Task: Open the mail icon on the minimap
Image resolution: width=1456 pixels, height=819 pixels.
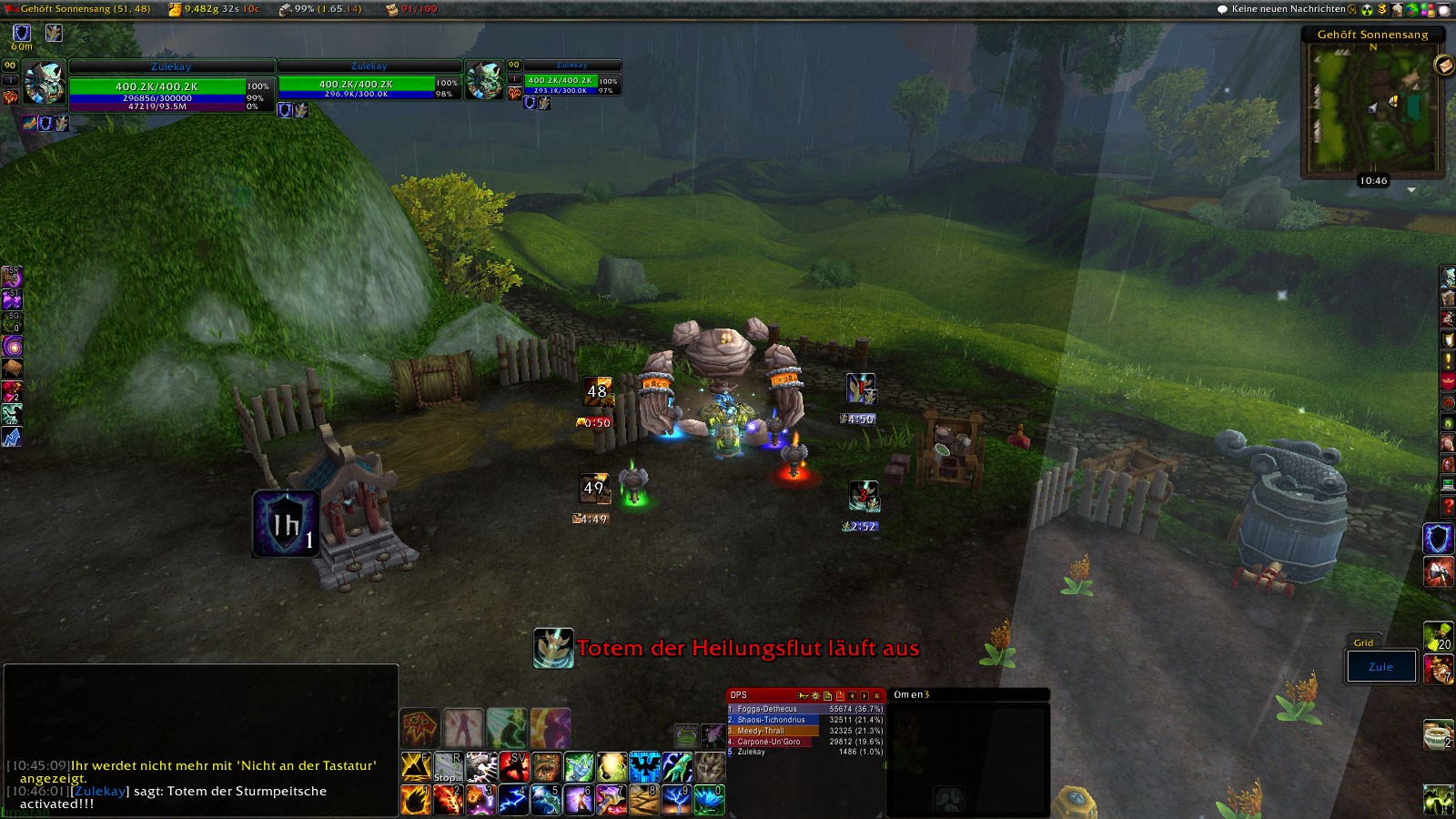Action: tap(1443, 65)
